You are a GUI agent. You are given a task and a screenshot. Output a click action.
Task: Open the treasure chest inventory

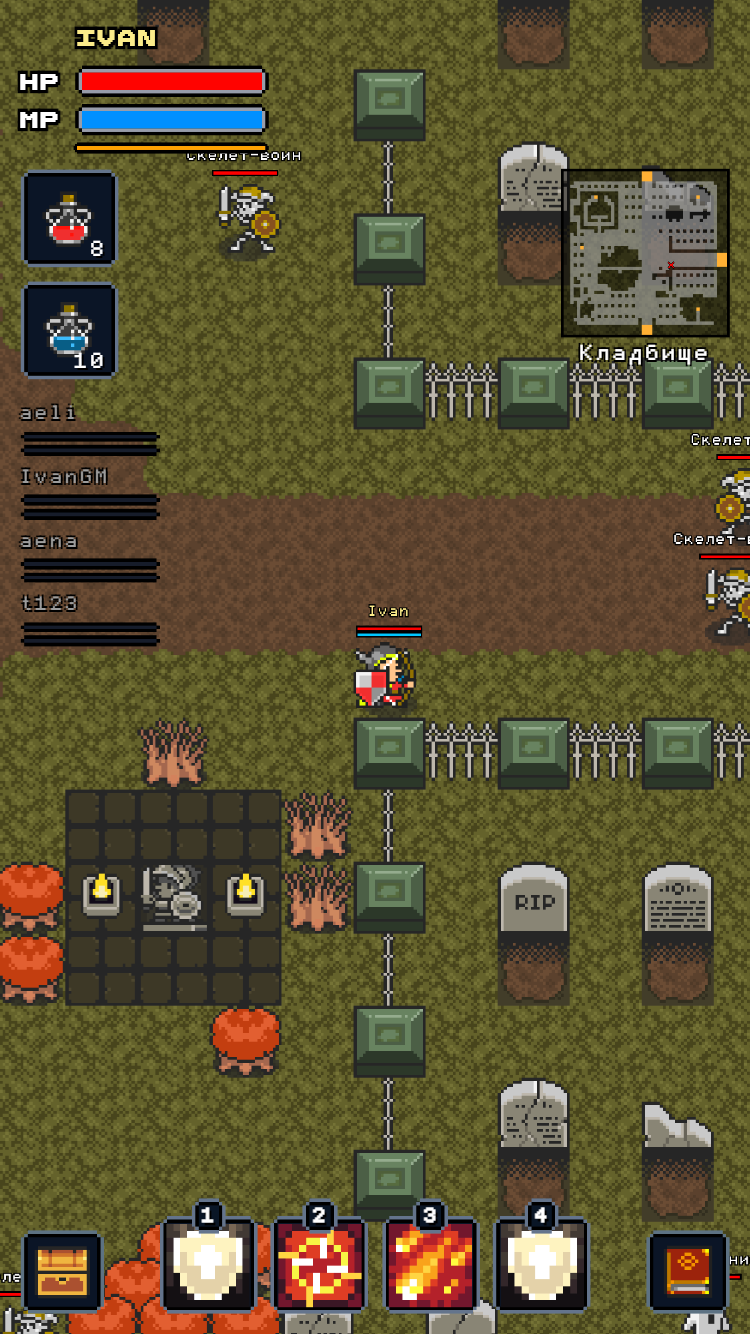tap(62, 1271)
